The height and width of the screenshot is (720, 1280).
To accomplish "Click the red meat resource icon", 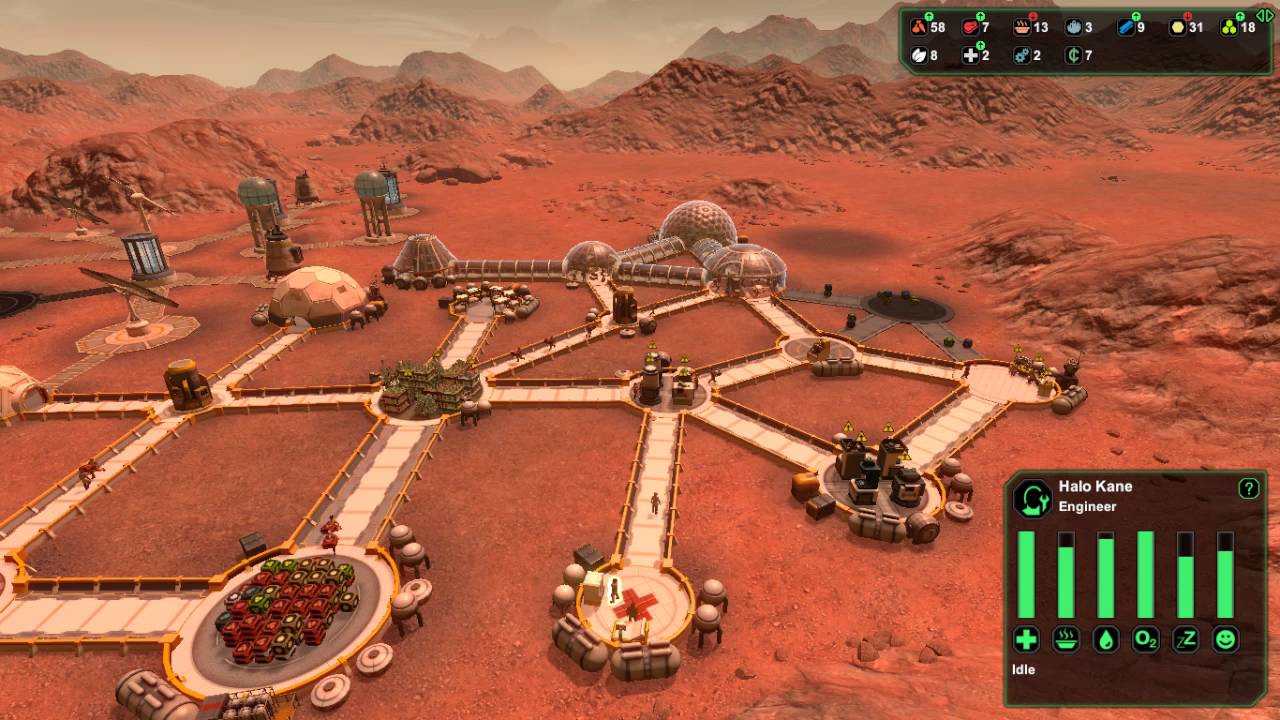I will click(971, 27).
